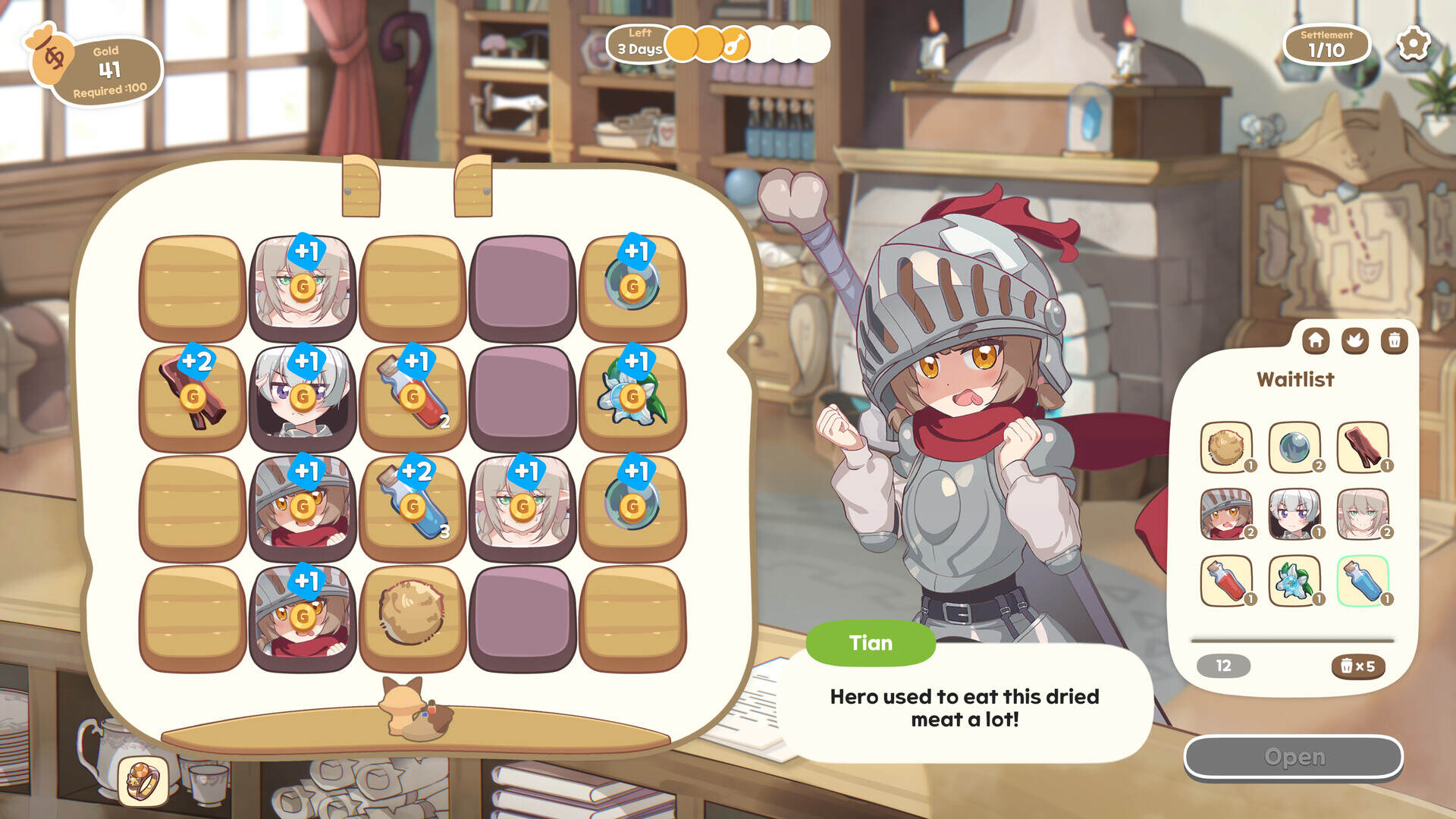1456x819 pixels.
Task: Open the trash icon in the Waitlist header
Action: tap(1392, 341)
